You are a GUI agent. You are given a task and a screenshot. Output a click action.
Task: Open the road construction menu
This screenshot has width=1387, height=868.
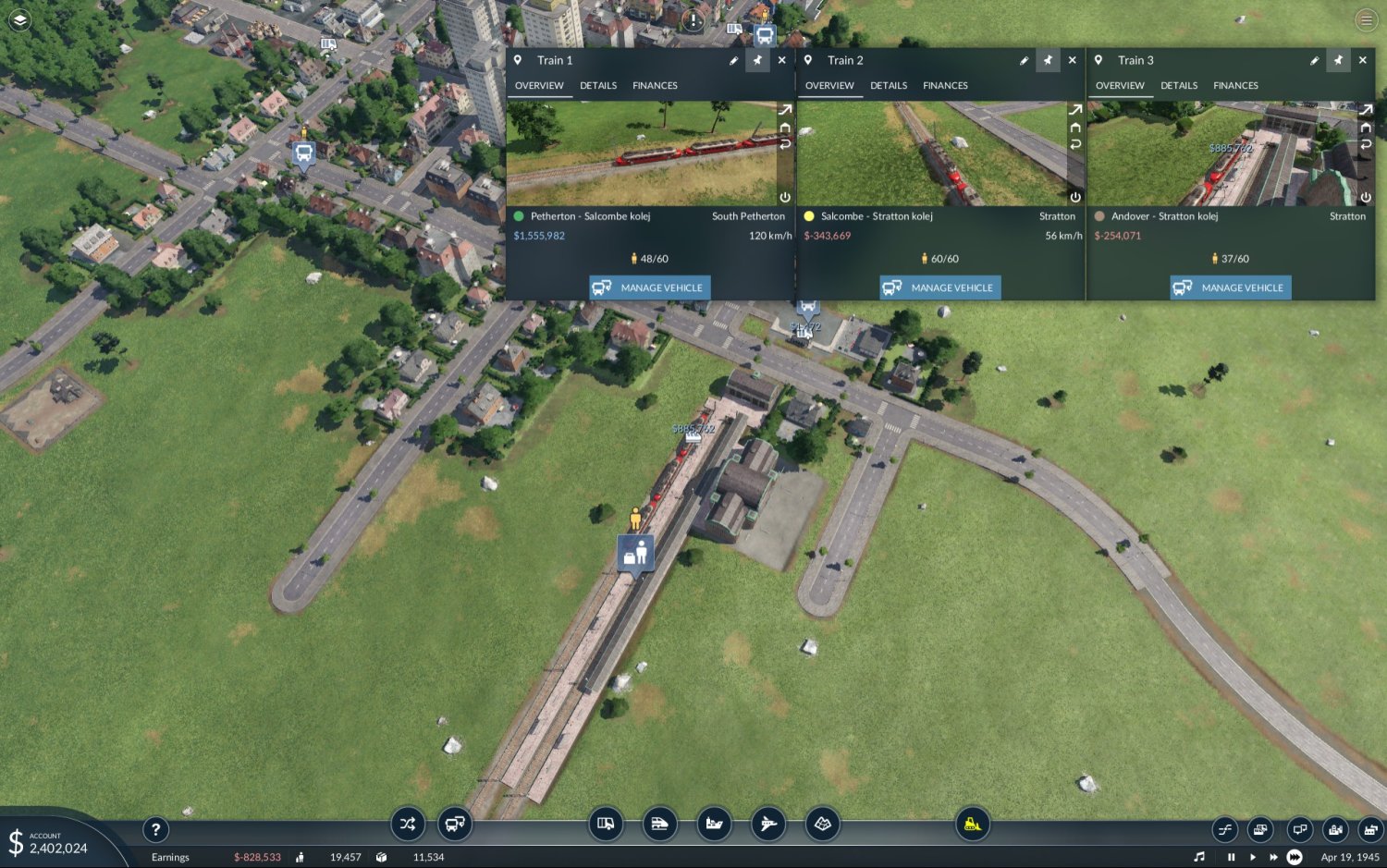tap(606, 824)
